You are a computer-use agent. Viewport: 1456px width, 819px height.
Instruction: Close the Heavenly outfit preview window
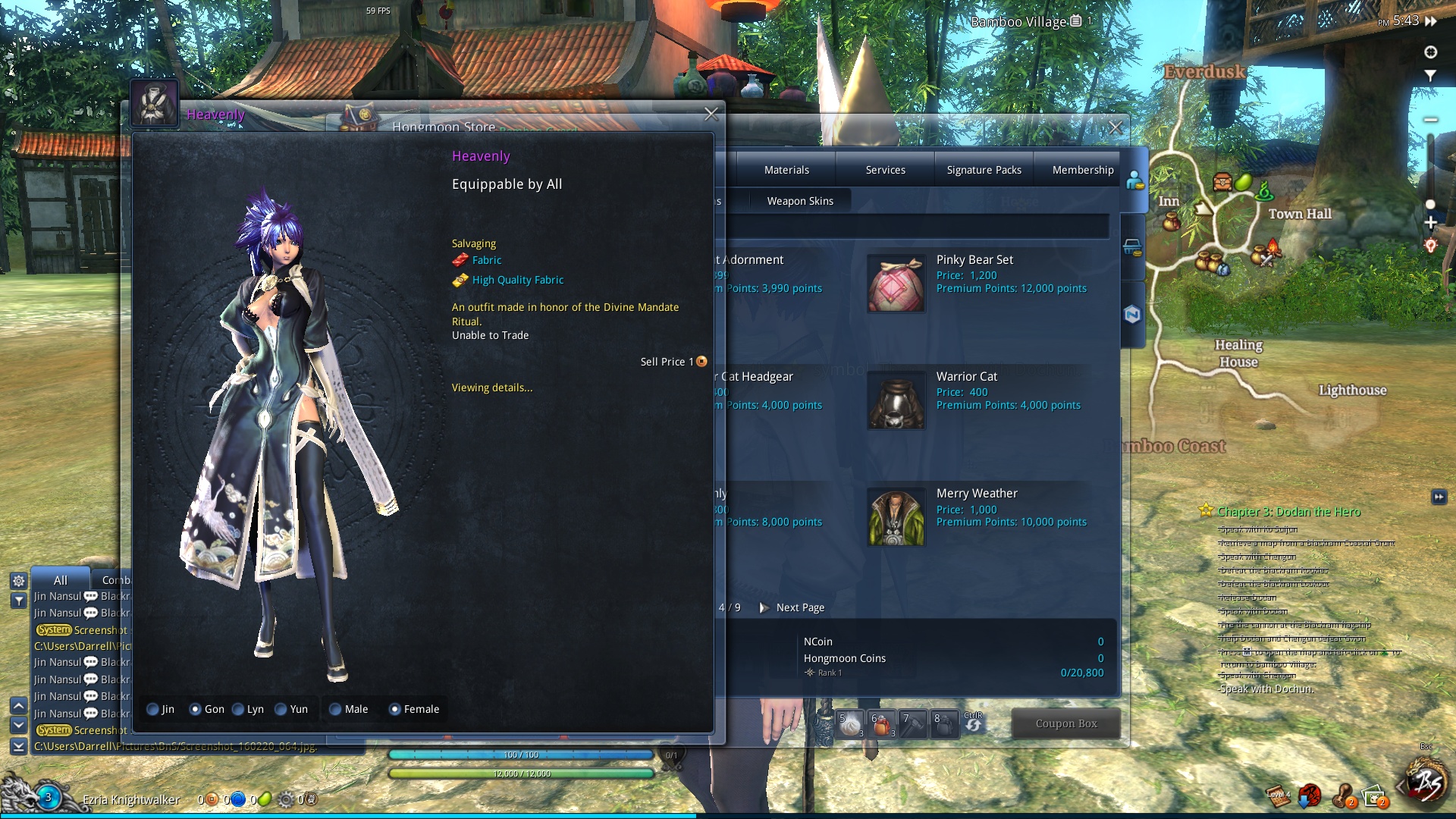(711, 115)
